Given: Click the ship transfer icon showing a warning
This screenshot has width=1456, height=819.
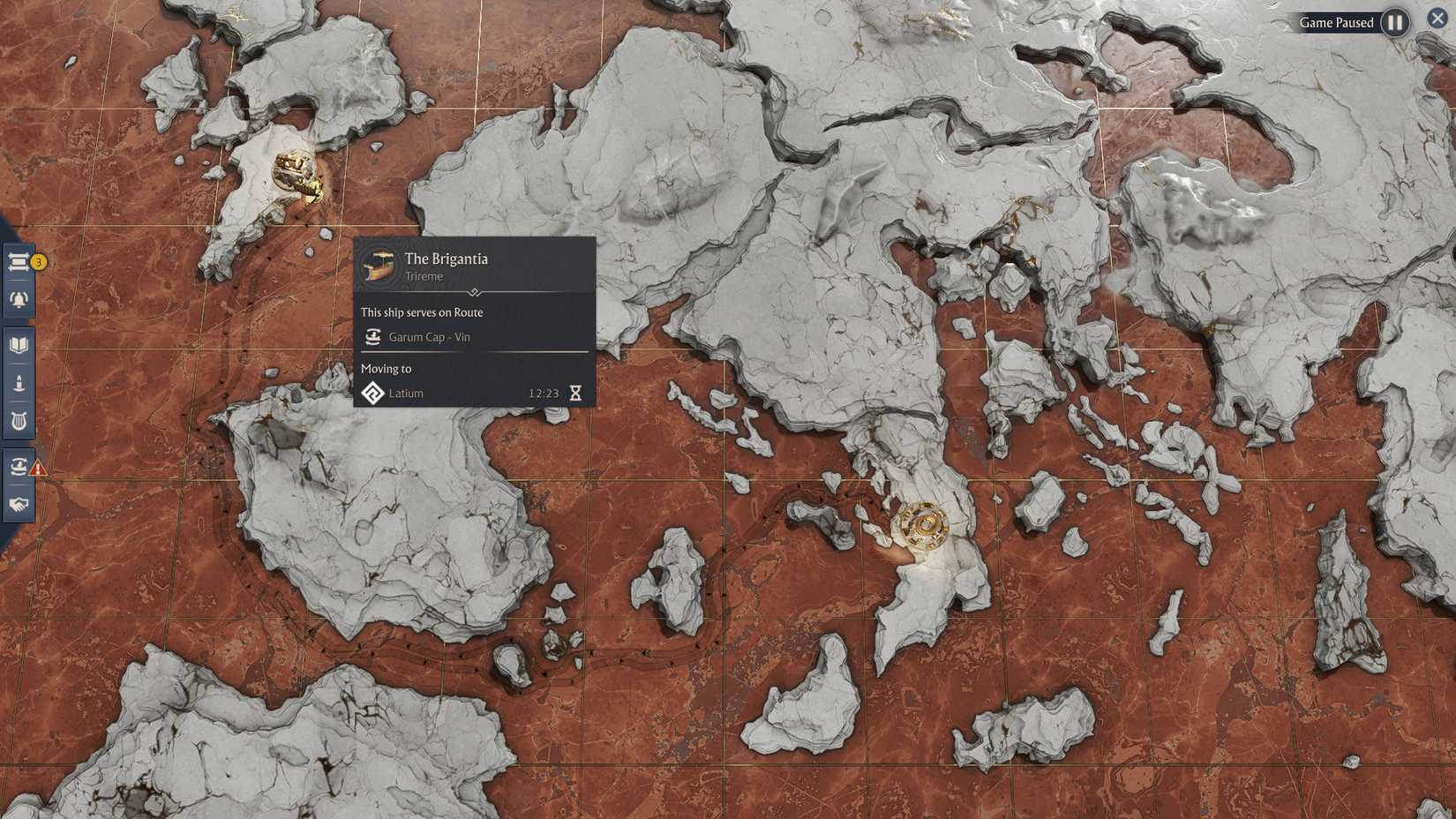Looking at the screenshot, I should [18, 466].
